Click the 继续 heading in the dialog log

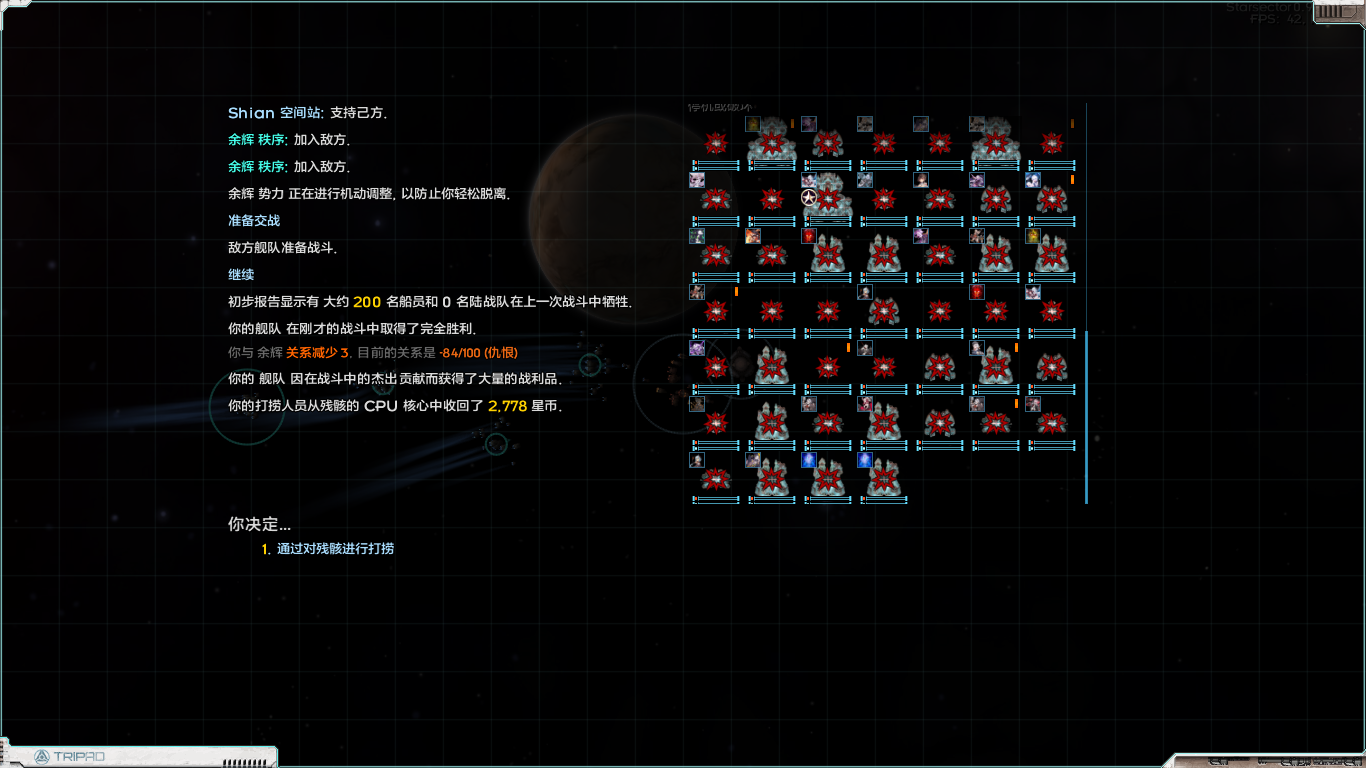pyautogui.click(x=239, y=274)
